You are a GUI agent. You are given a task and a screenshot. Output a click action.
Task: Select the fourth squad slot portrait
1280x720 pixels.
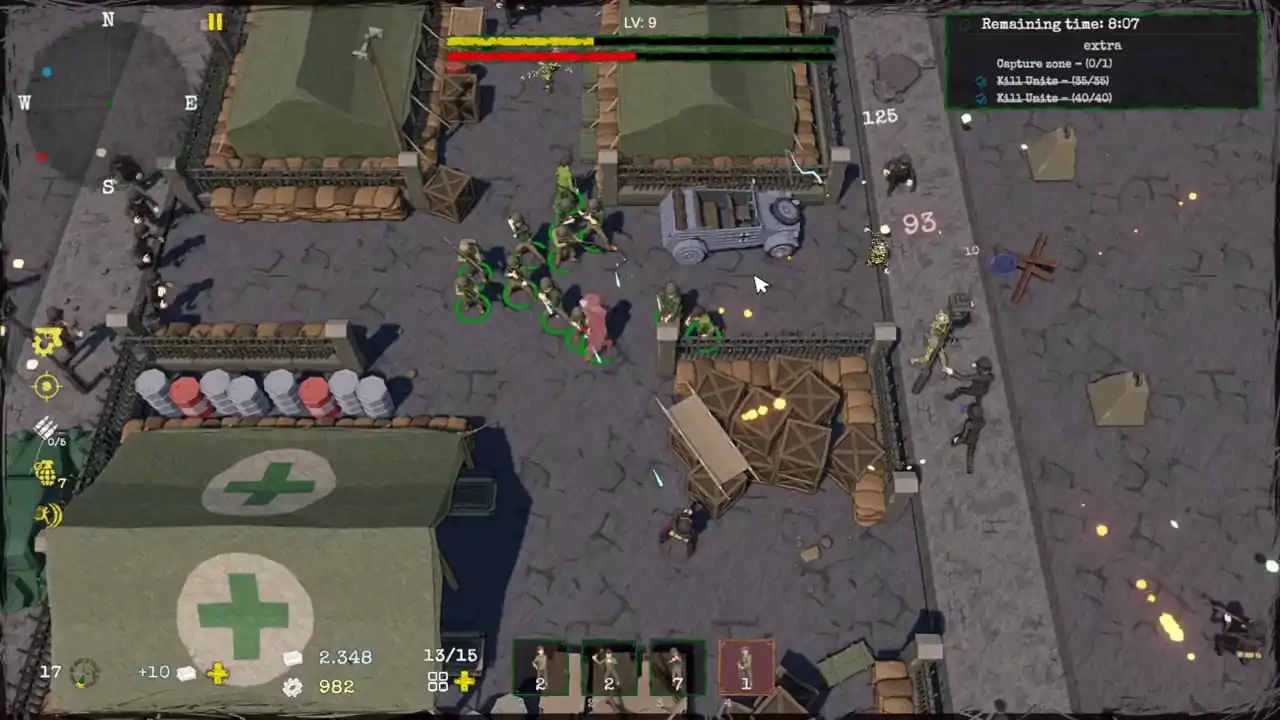click(x=745, y=669)
